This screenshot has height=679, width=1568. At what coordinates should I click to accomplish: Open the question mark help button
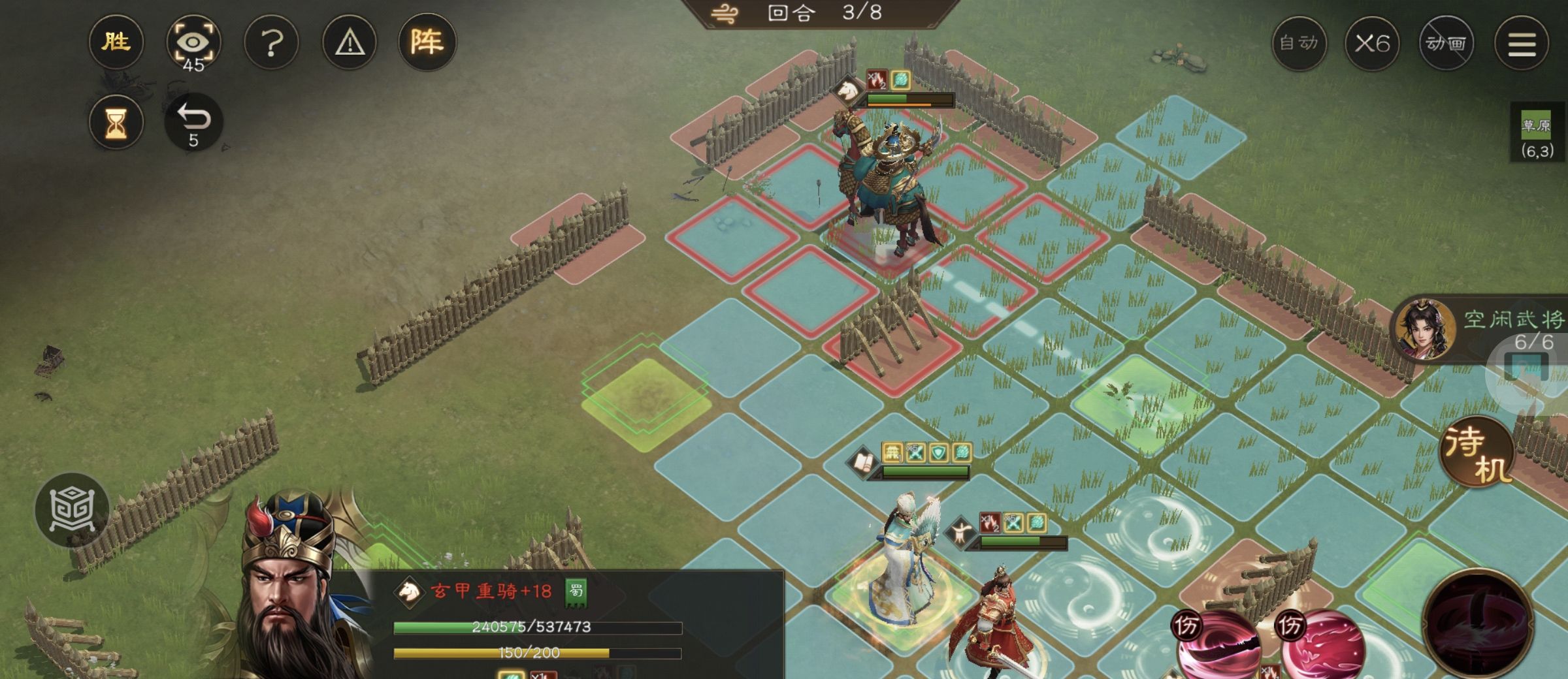click(271, 44)
